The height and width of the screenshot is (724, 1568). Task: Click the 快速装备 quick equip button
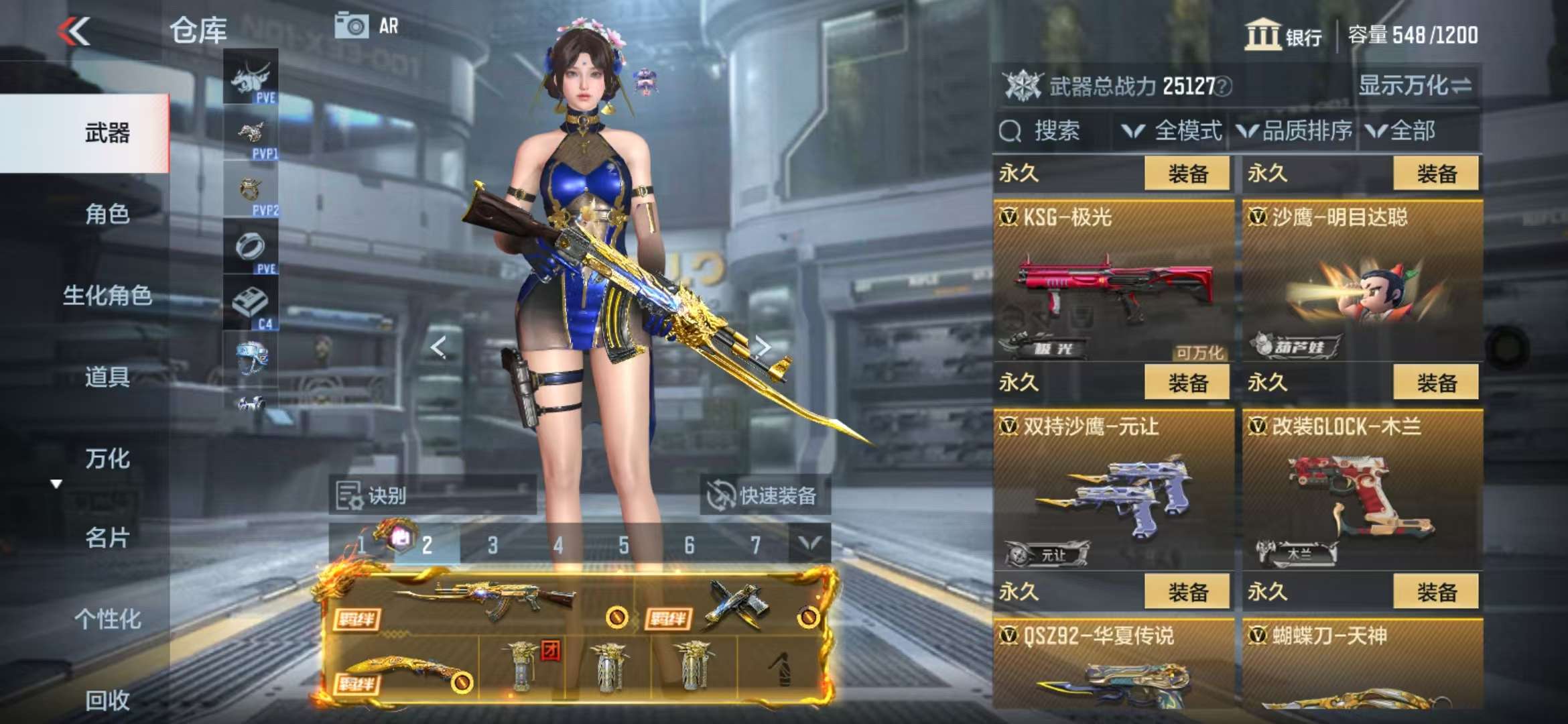(764, 496)
